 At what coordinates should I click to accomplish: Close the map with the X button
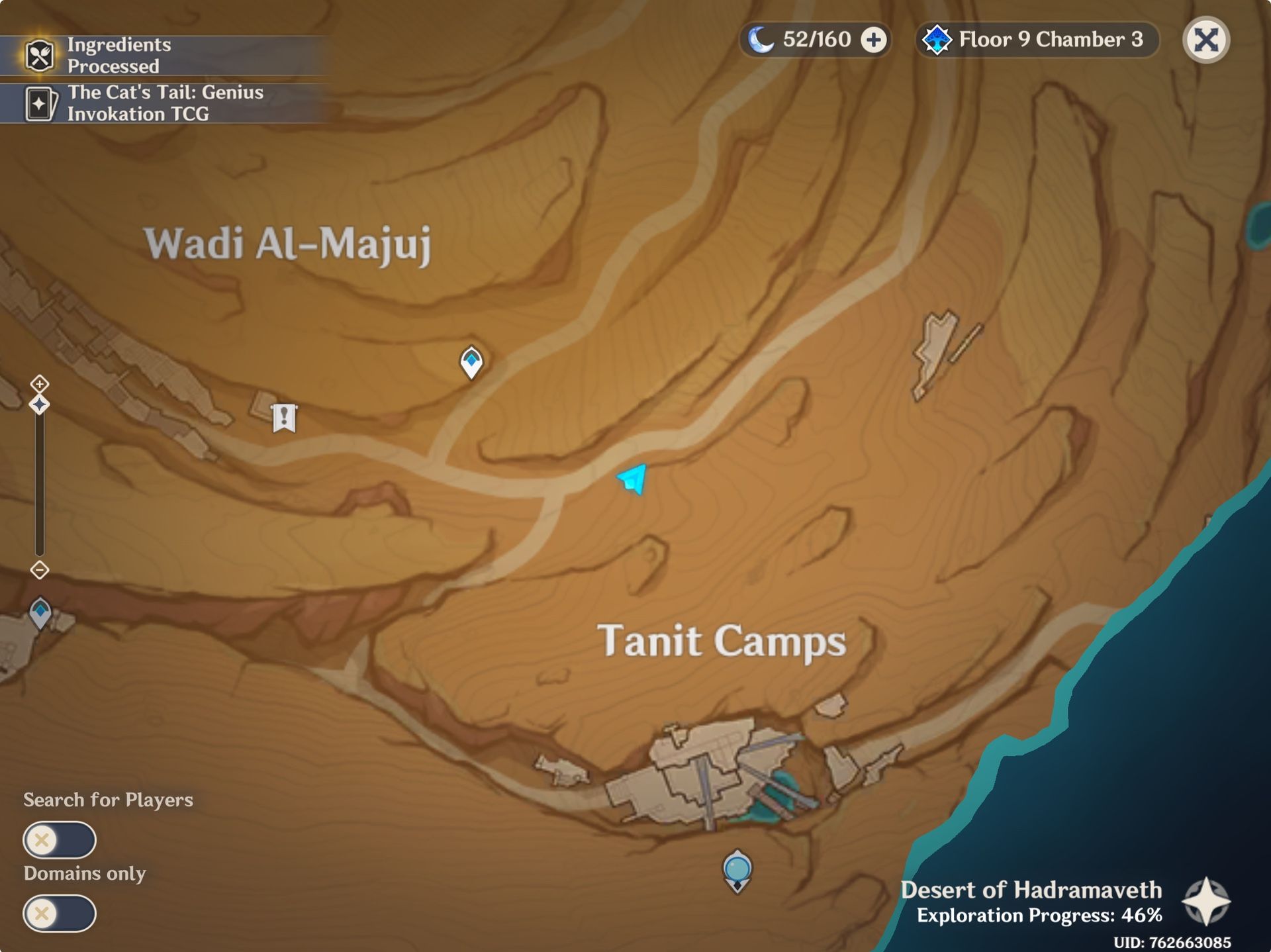(x=1207, y=40)
